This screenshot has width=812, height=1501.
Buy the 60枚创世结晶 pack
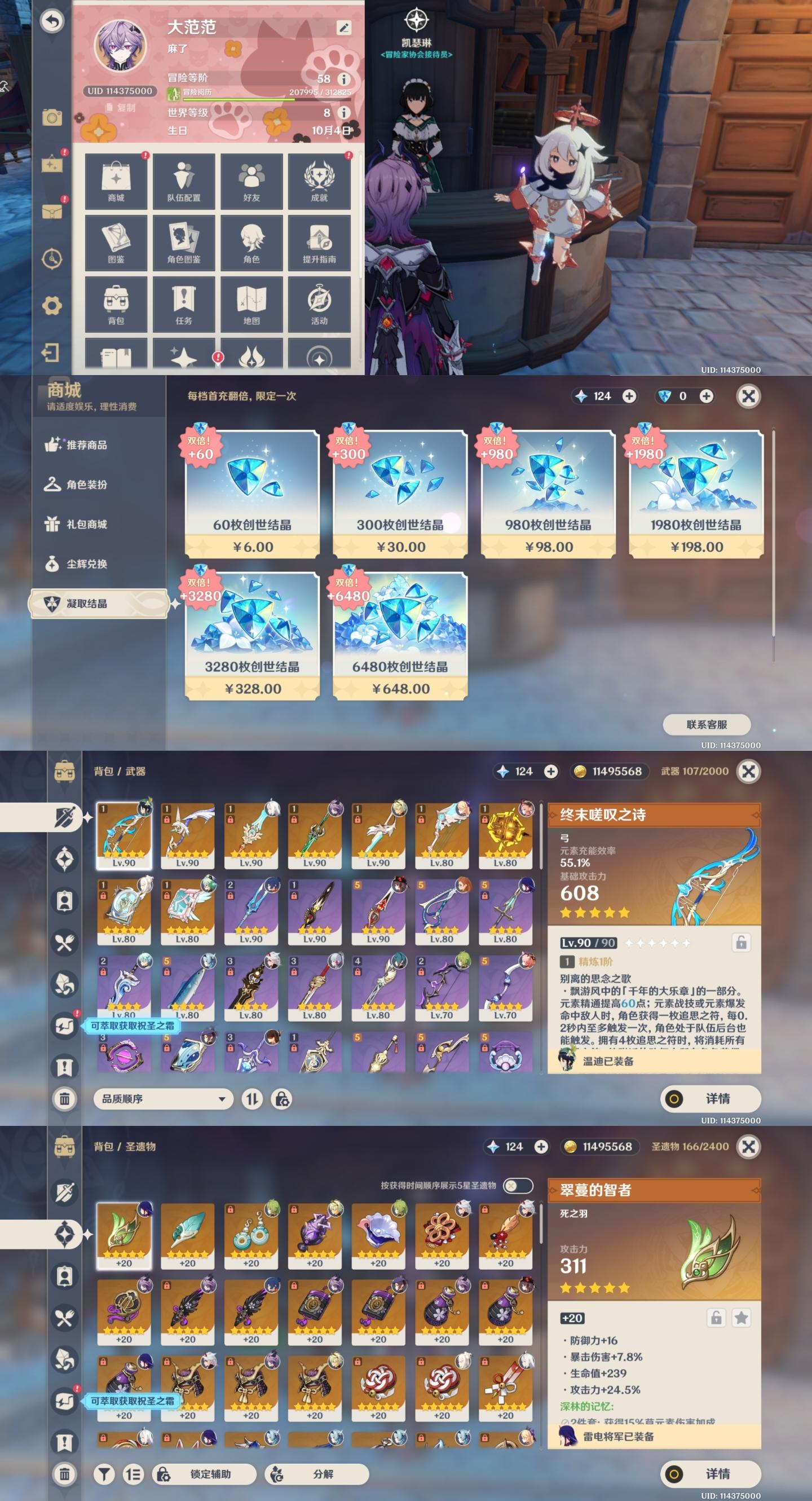point(252,494)
